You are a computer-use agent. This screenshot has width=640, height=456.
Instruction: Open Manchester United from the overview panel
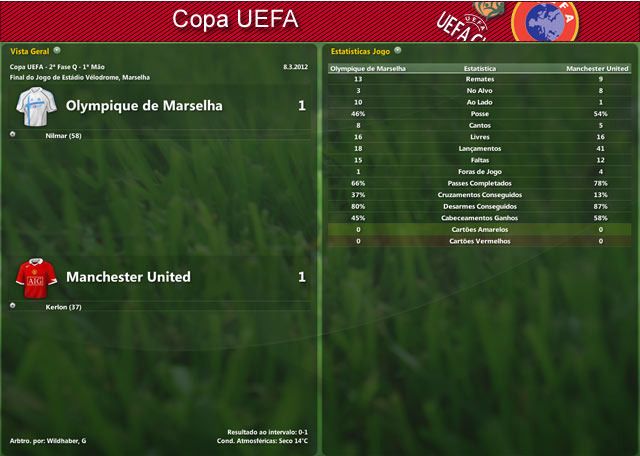[x=128, y=277]
